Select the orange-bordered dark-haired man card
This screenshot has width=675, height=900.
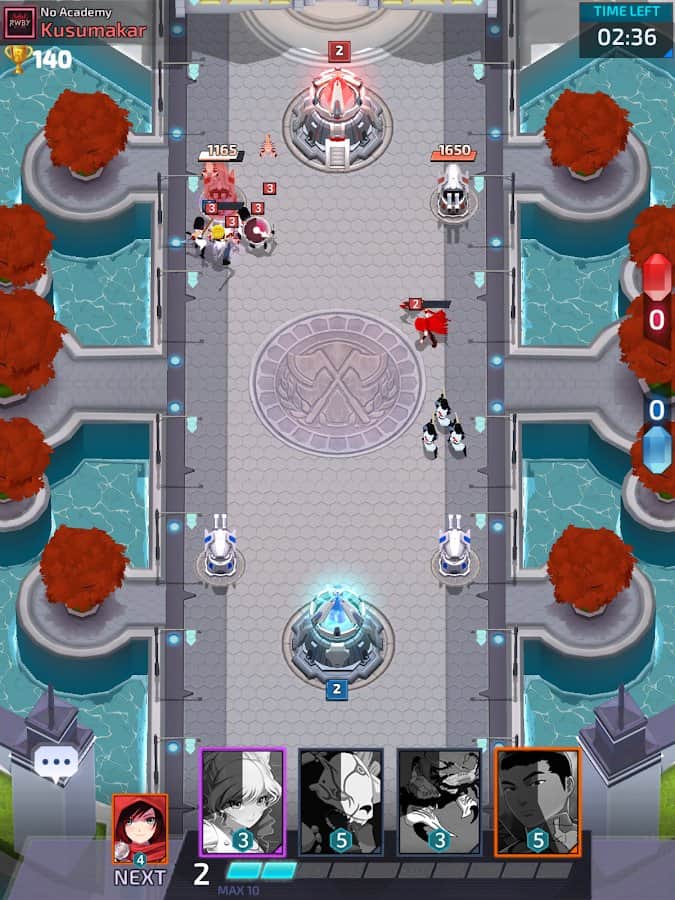tap(538, 801)
